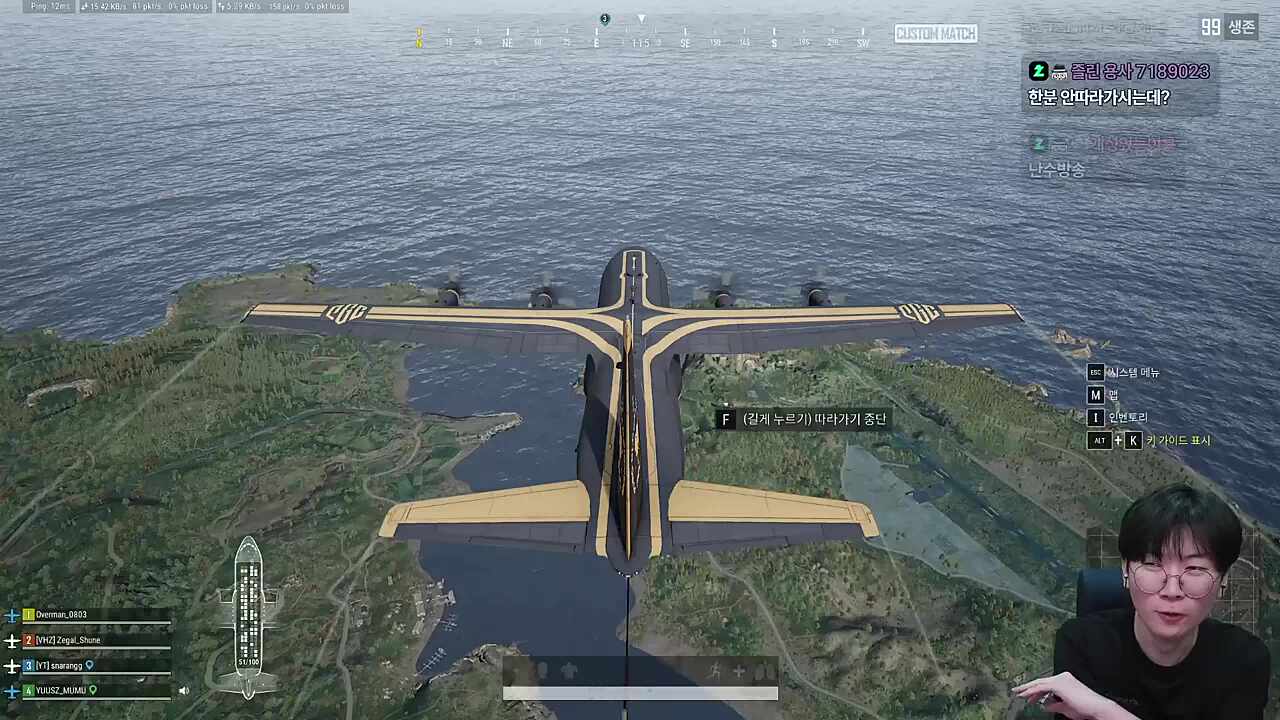Click Zegal_Shune's airplane icon in team list
Image resolution: width=1280 pixels, height=720 pixels.
pos(12,641)
